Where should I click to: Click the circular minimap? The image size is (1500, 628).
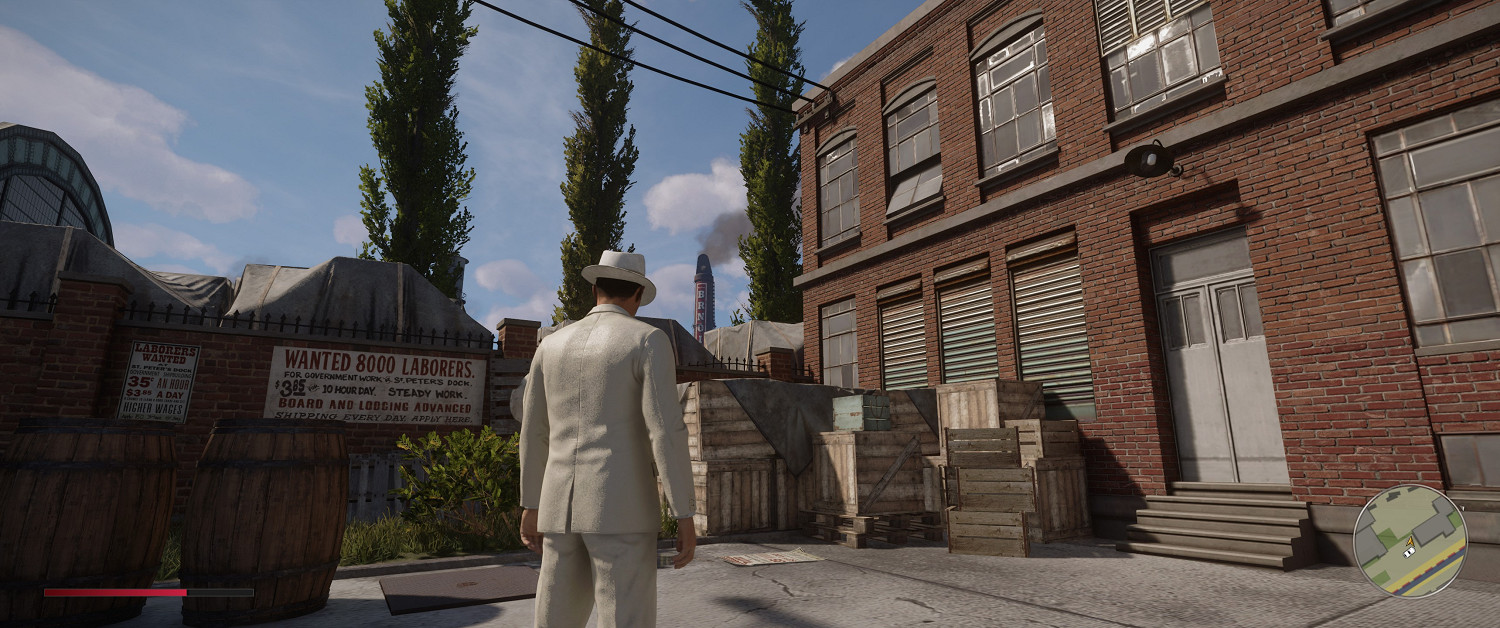1410,541
